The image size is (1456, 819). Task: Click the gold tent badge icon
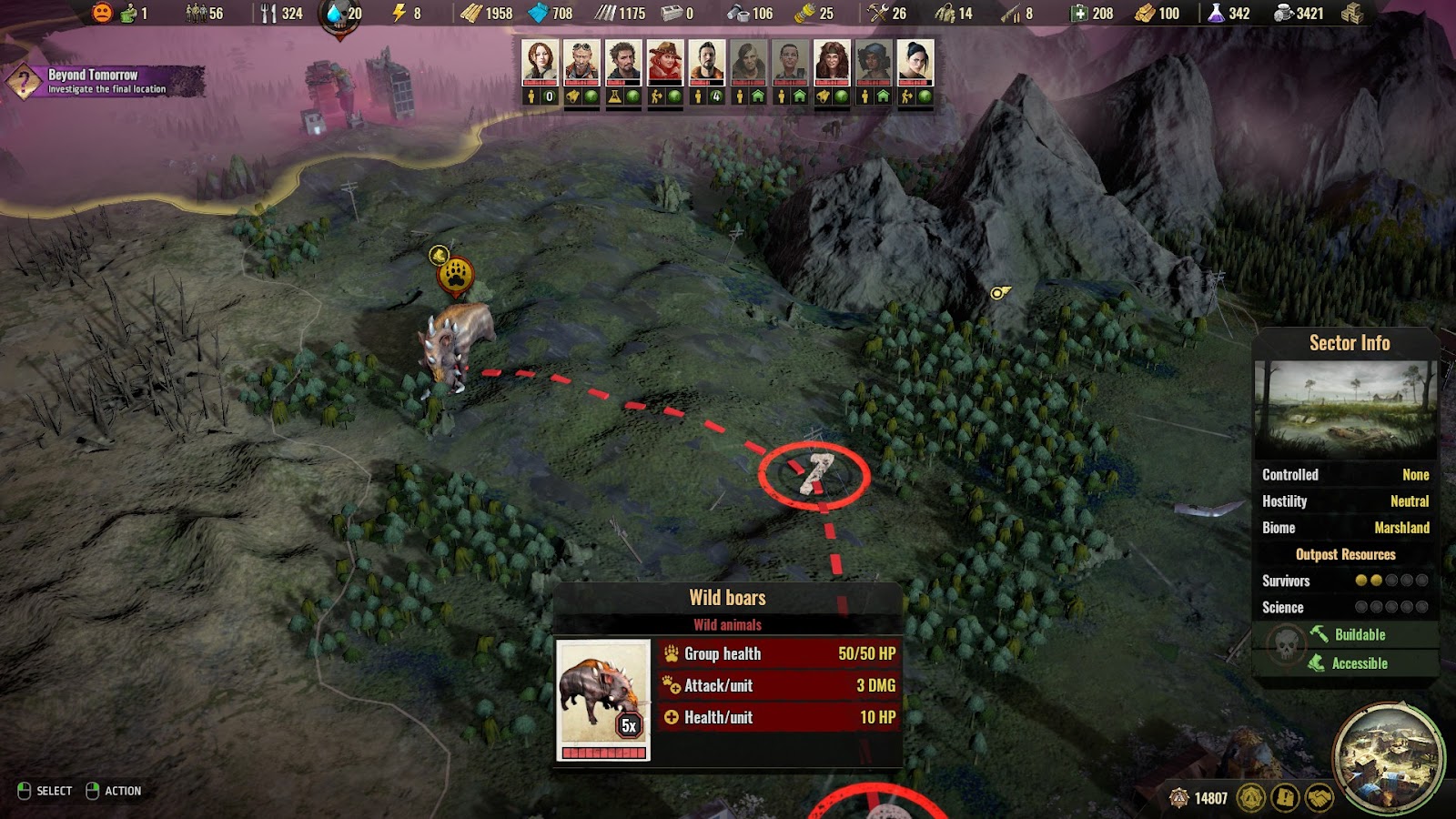[x=1251, y=798]
